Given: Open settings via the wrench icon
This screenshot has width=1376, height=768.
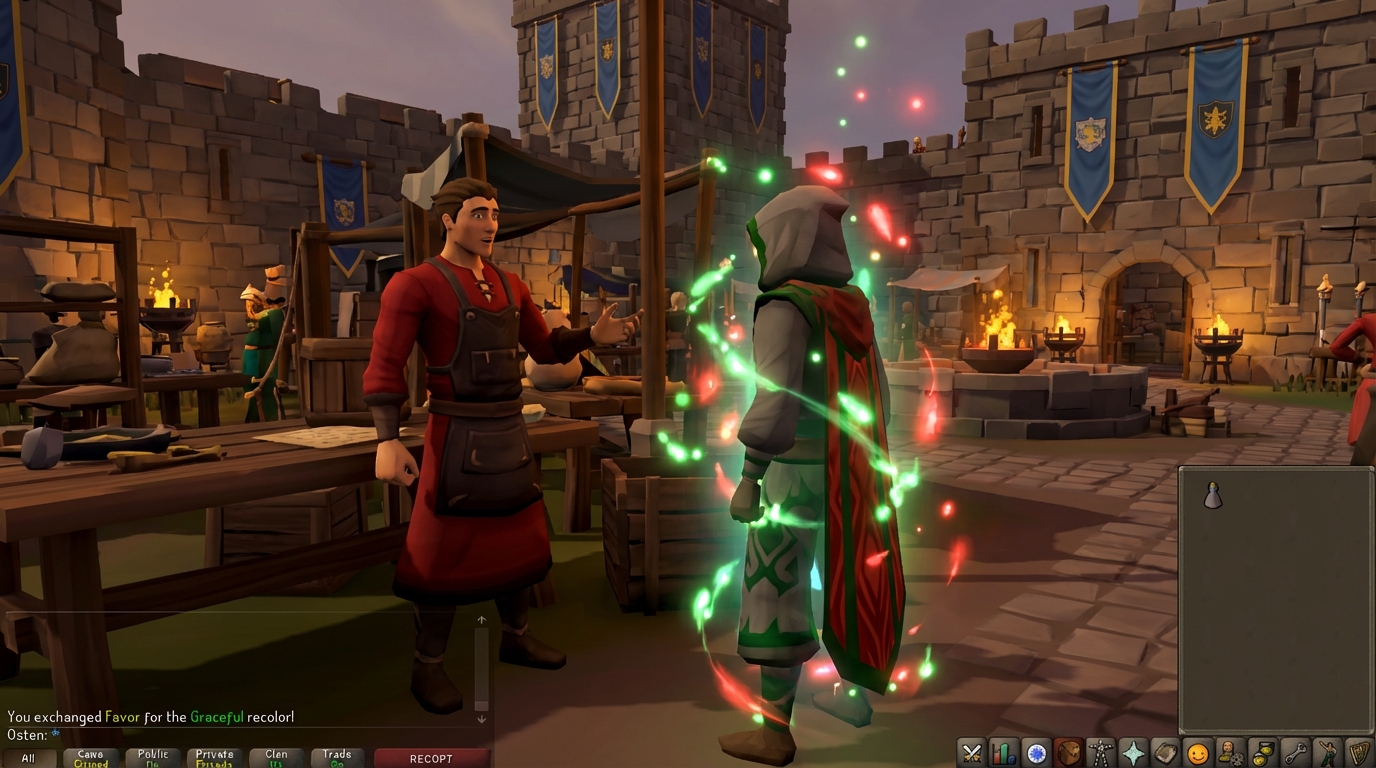Looking at the screenshot, I should click(x=1294, y=755).
